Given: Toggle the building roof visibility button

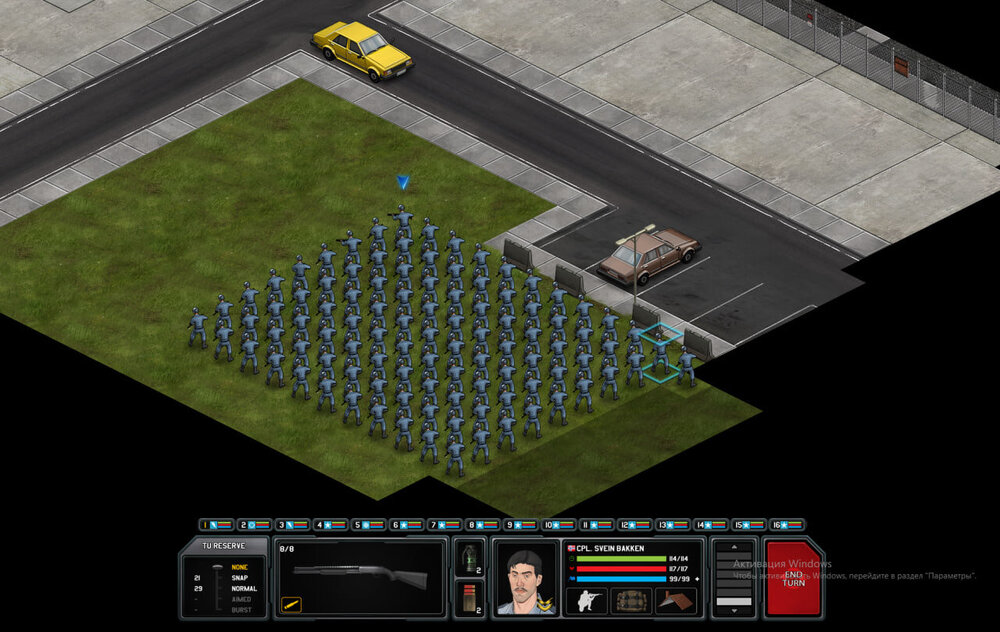Looking at the screenshot, I should (x=676, y=601).
